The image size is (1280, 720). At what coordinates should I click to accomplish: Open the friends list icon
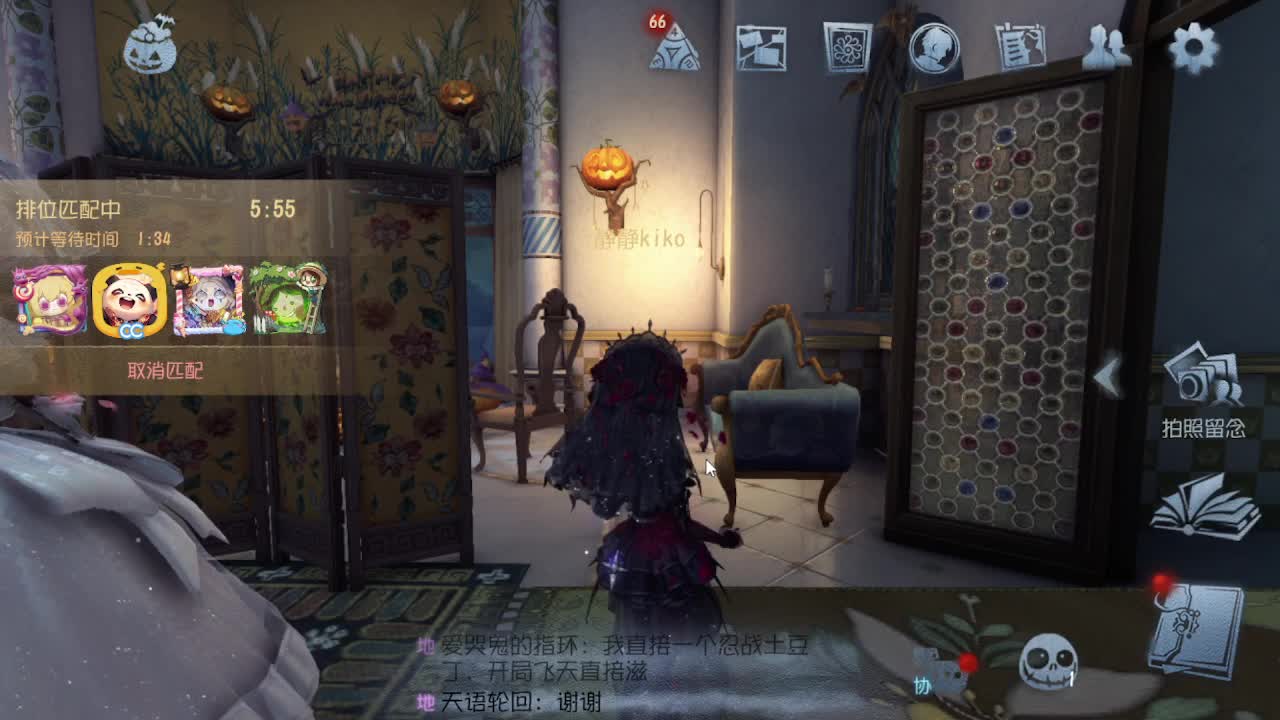pyautogui.click(x=1105, y=45)
